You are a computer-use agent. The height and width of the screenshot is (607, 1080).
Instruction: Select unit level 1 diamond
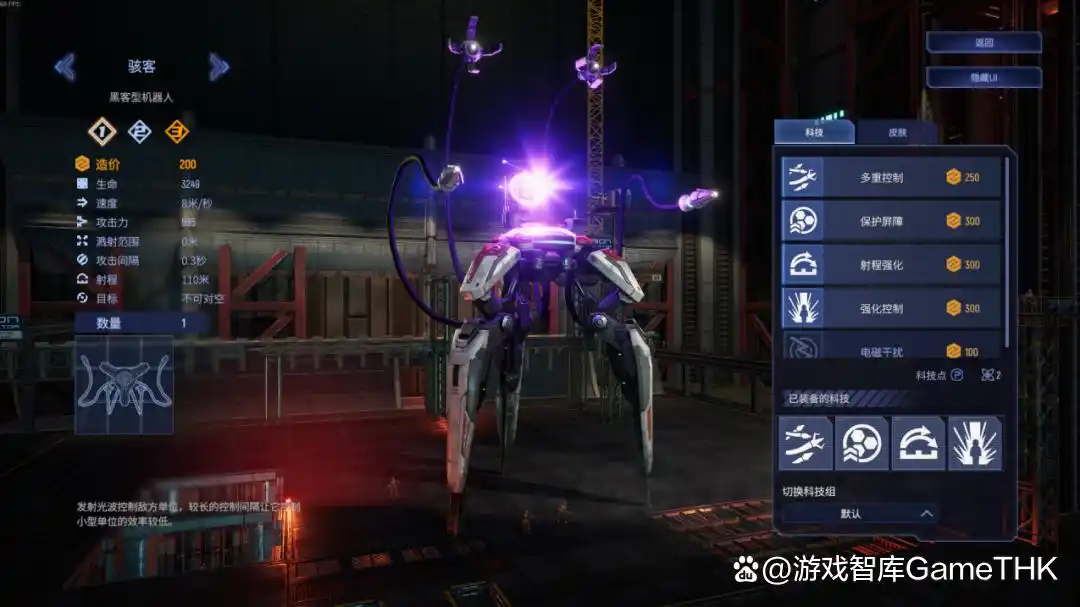click(102, 131)
